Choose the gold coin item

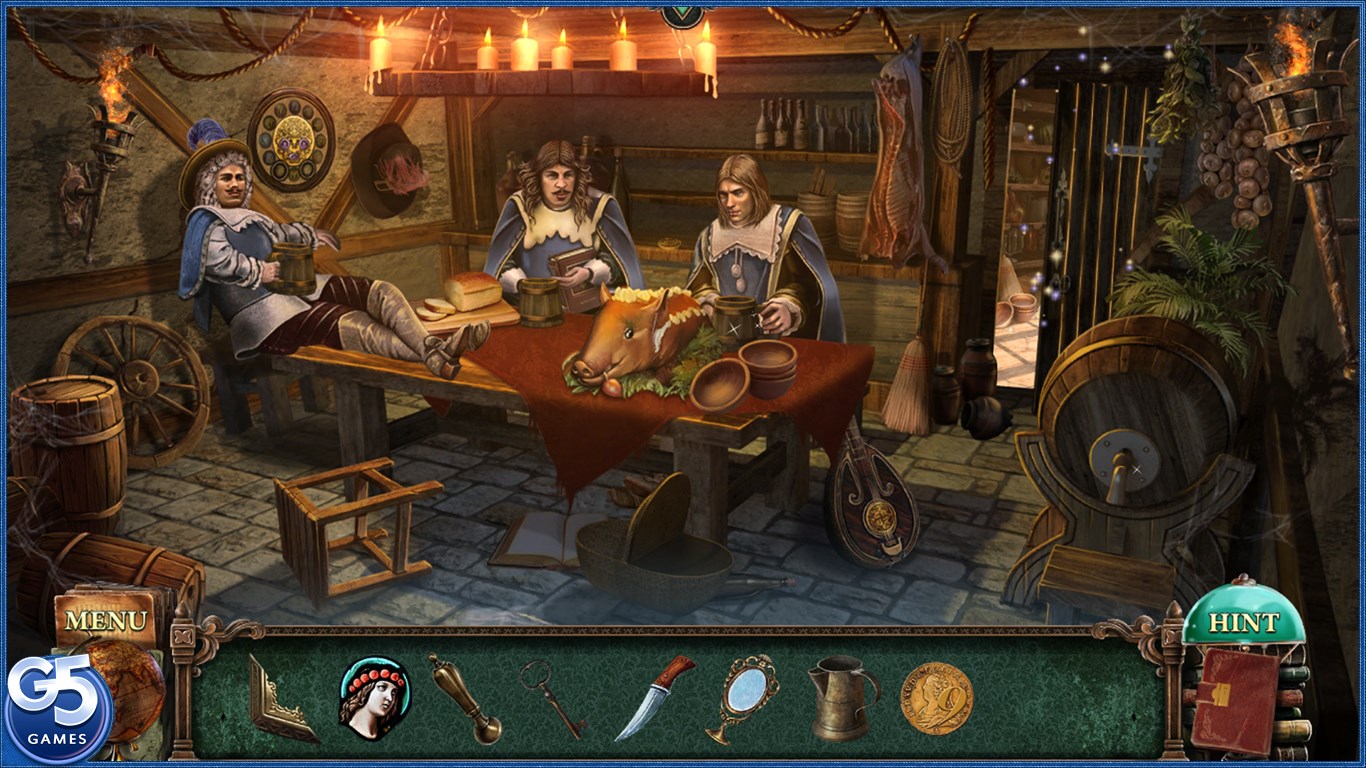point(936,699)
